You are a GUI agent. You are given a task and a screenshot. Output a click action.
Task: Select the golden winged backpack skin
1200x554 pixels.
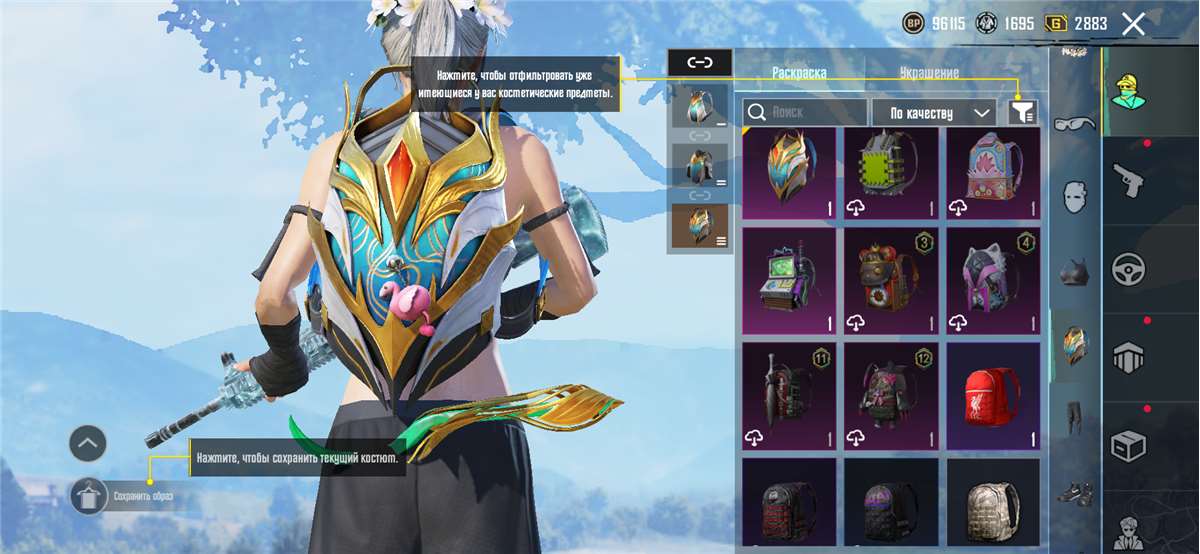tap(789, 173)
